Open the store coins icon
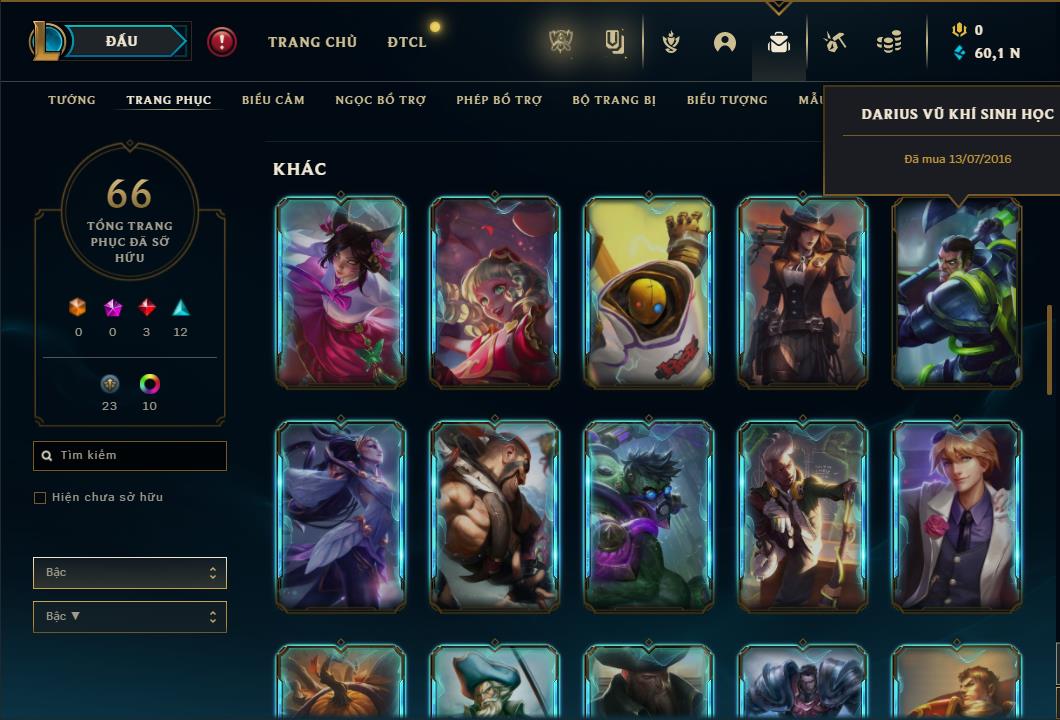This screenshot has width=1060, height=720. coord(889,42)
